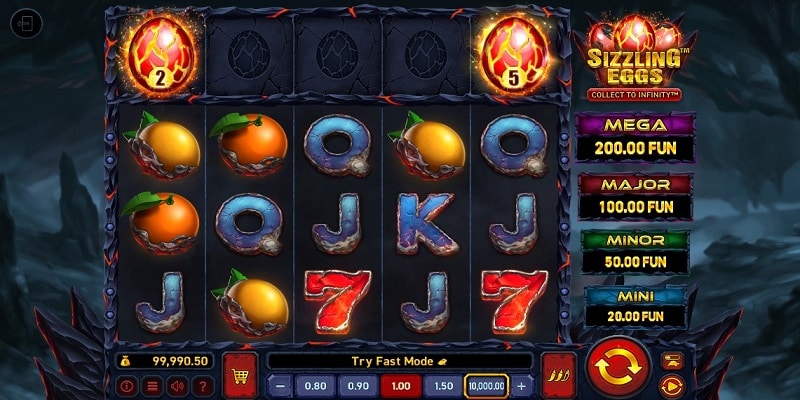Open the hamburger menu icon

[152, 386]
